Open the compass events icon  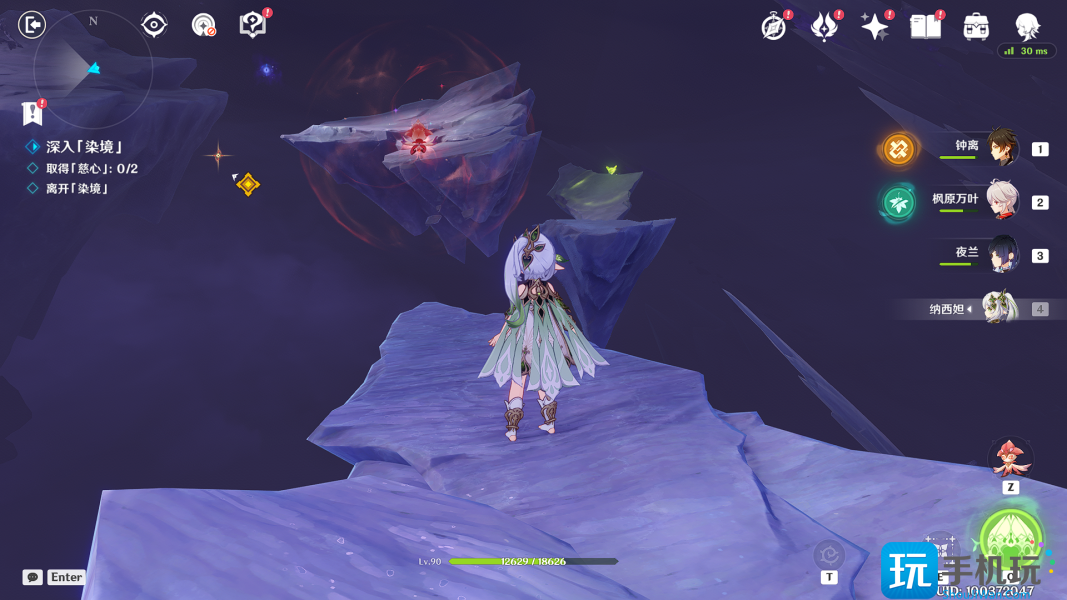[773, 27]
